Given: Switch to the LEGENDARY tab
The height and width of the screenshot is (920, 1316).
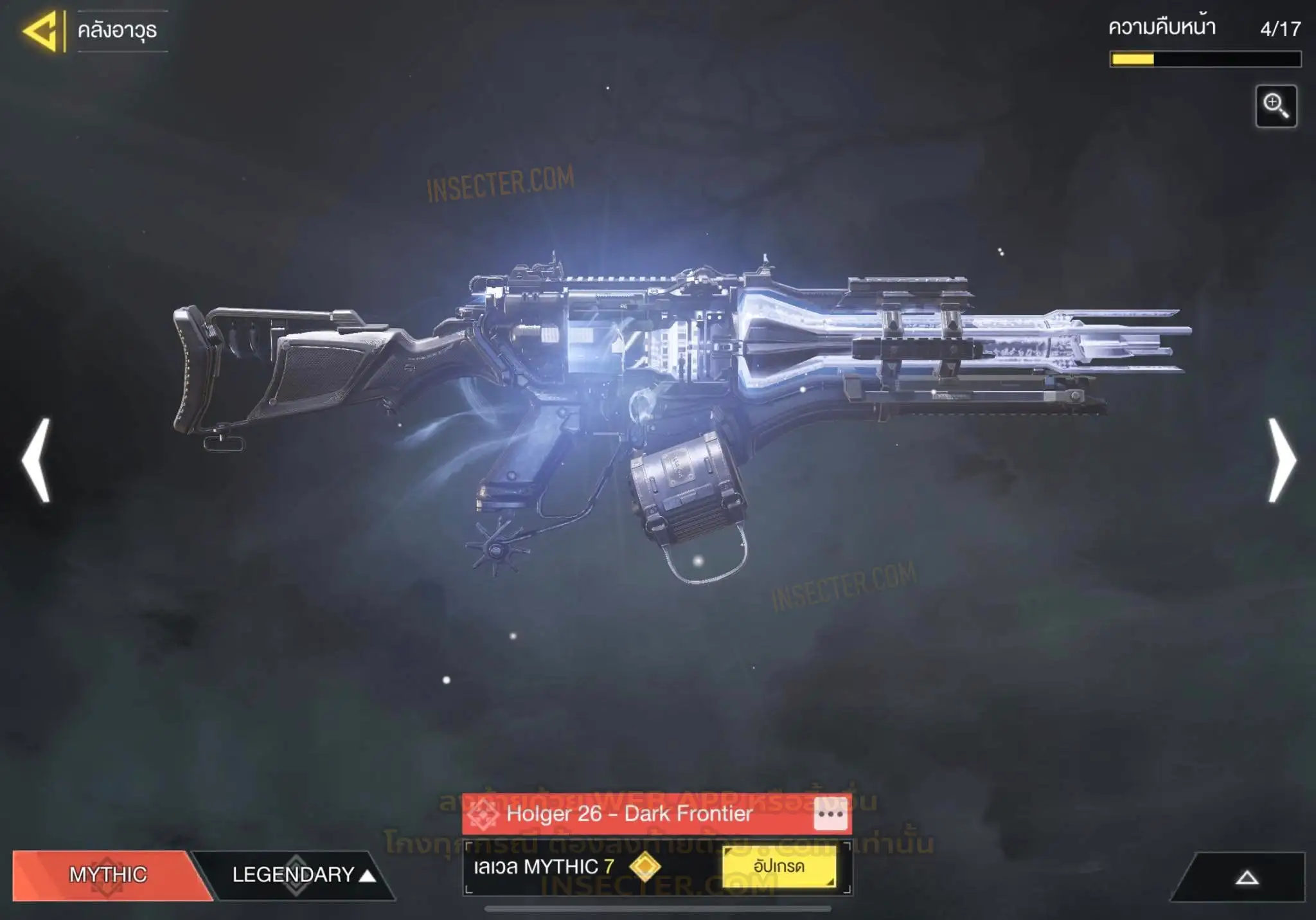Looking at the screenshot, I should [296, 874].
